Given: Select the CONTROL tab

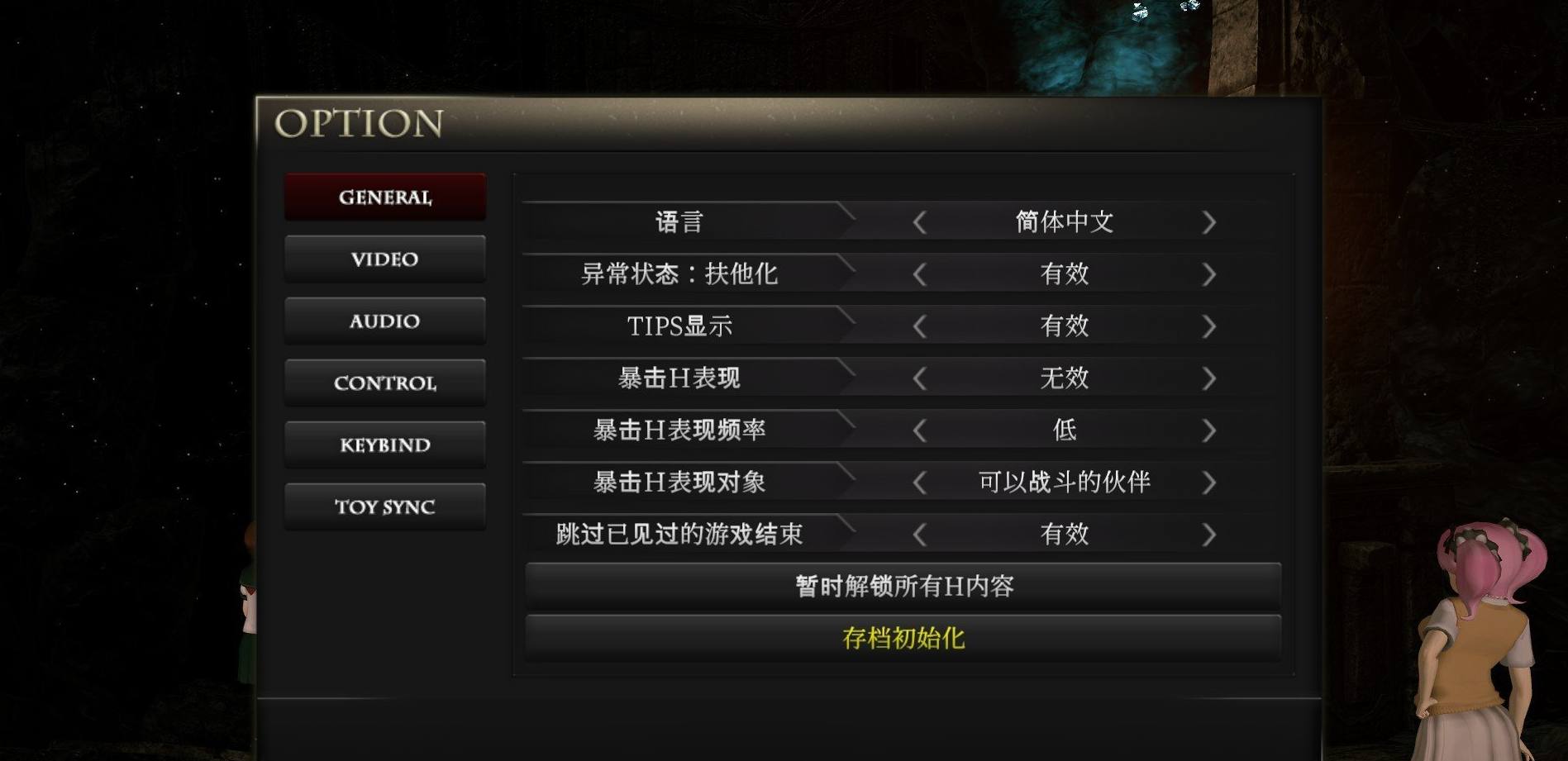Looking at the screenshot, I should pos(384,383).
